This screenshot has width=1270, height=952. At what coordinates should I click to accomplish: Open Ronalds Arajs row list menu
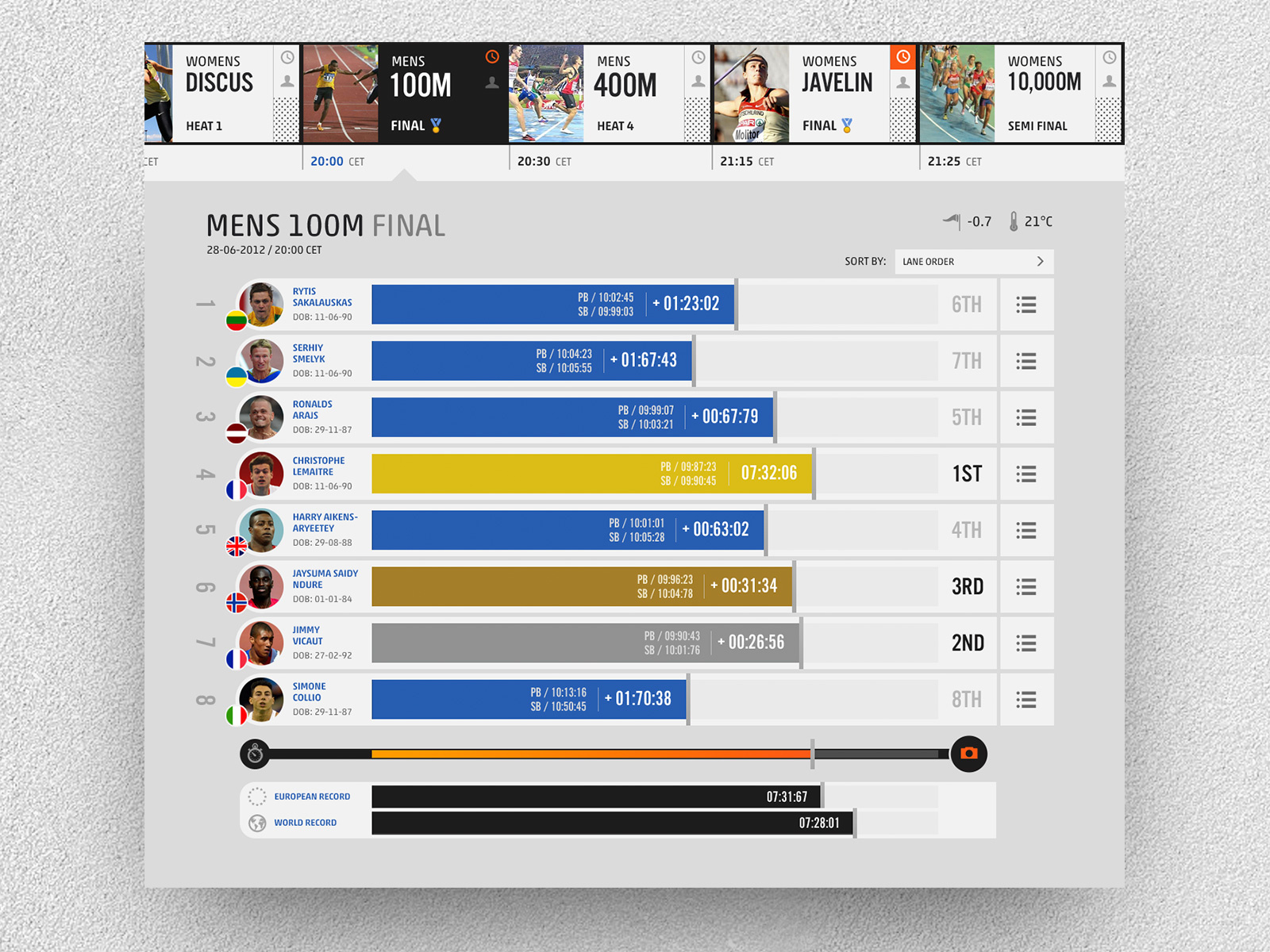1026,417
